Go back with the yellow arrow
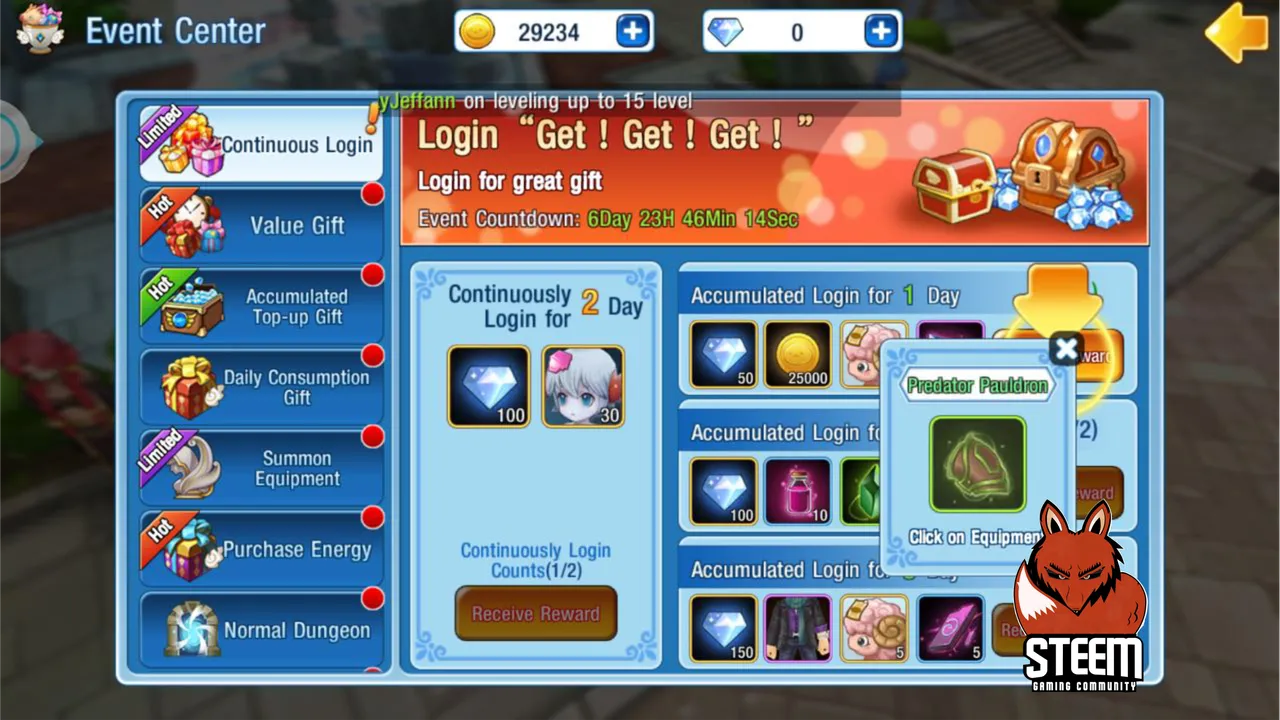 [x=1236, y=32]
